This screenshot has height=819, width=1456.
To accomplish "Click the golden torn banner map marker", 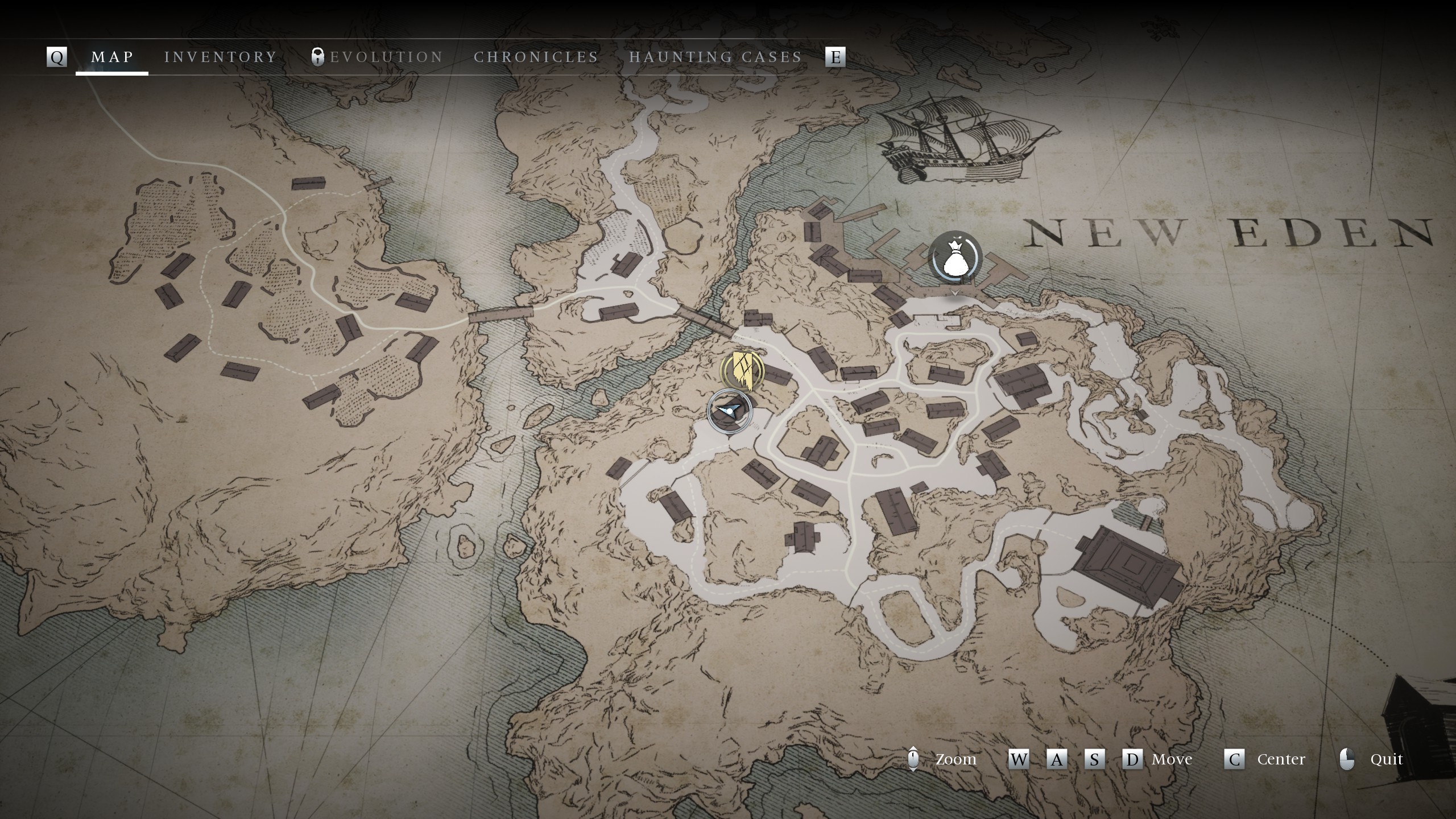I will click(x=742, y=370).
